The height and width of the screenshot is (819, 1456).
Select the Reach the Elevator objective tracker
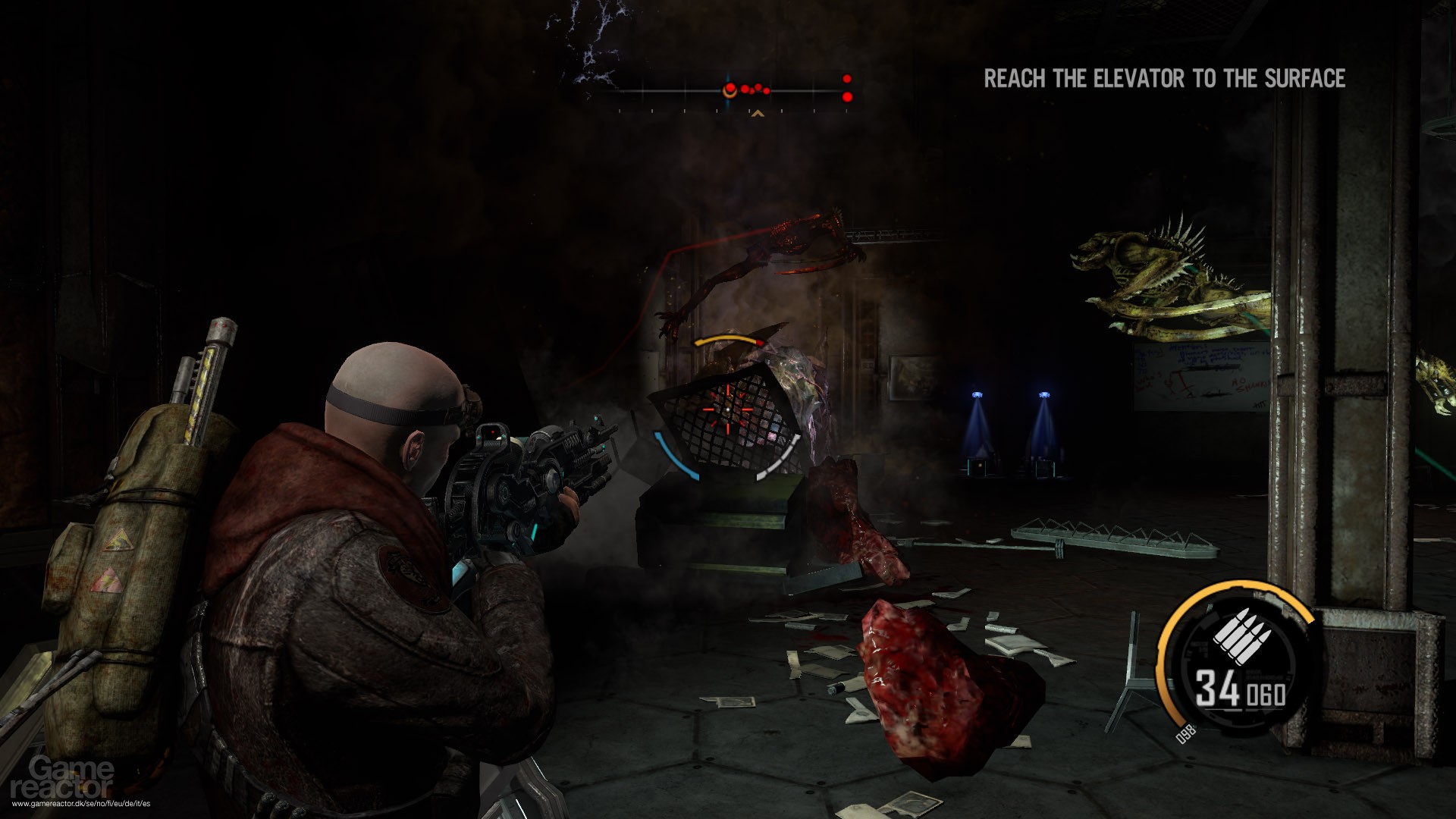pos(1164,79)
